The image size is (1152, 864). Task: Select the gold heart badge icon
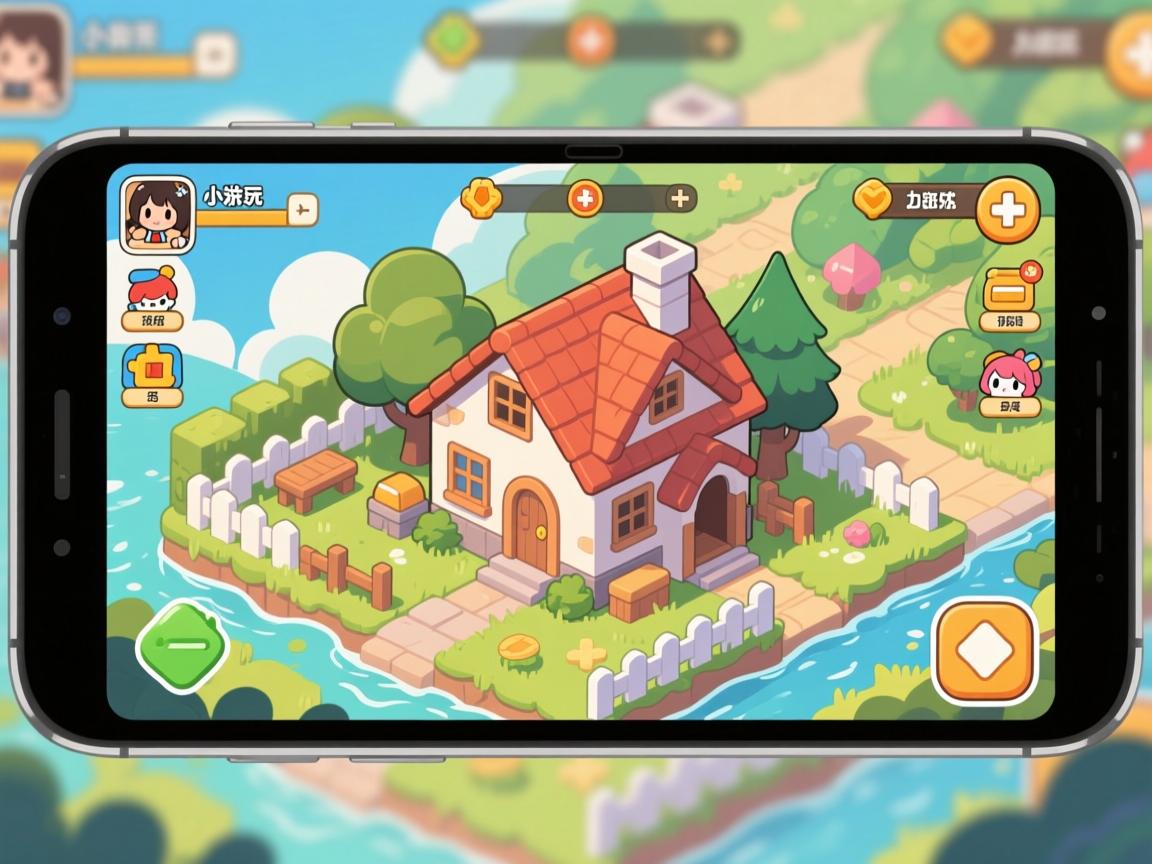click(873, 199)
